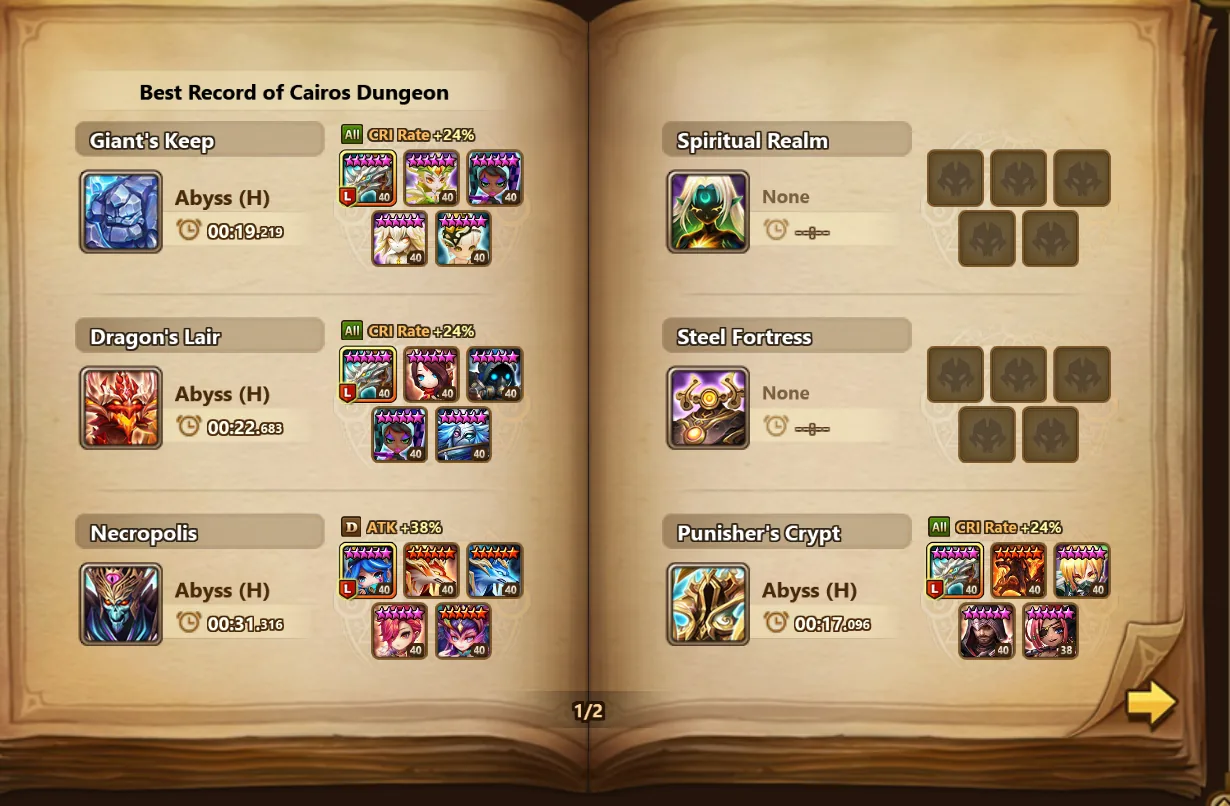Viewport: 1230px width, 806px height.
Task: Inspect the leader monster in Giant's Keep team
Action: 368,178
